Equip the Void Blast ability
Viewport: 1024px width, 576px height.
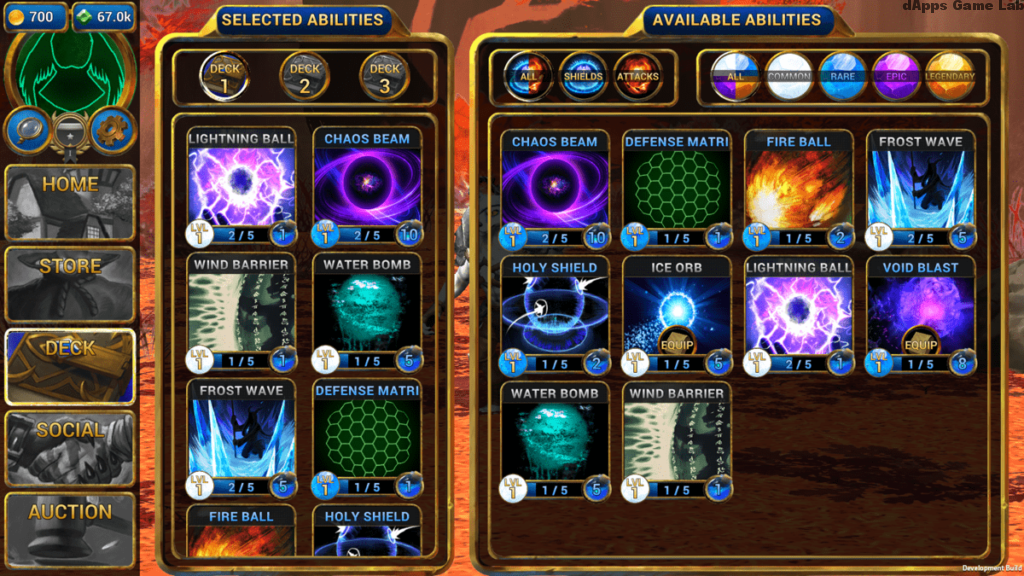coord(920,340)
